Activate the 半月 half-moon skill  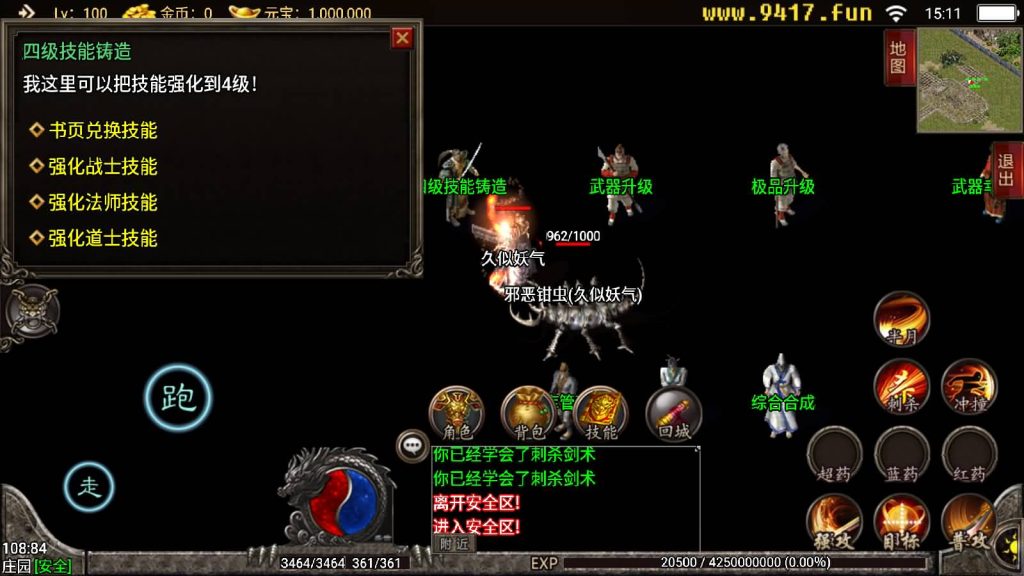point(902,320)
